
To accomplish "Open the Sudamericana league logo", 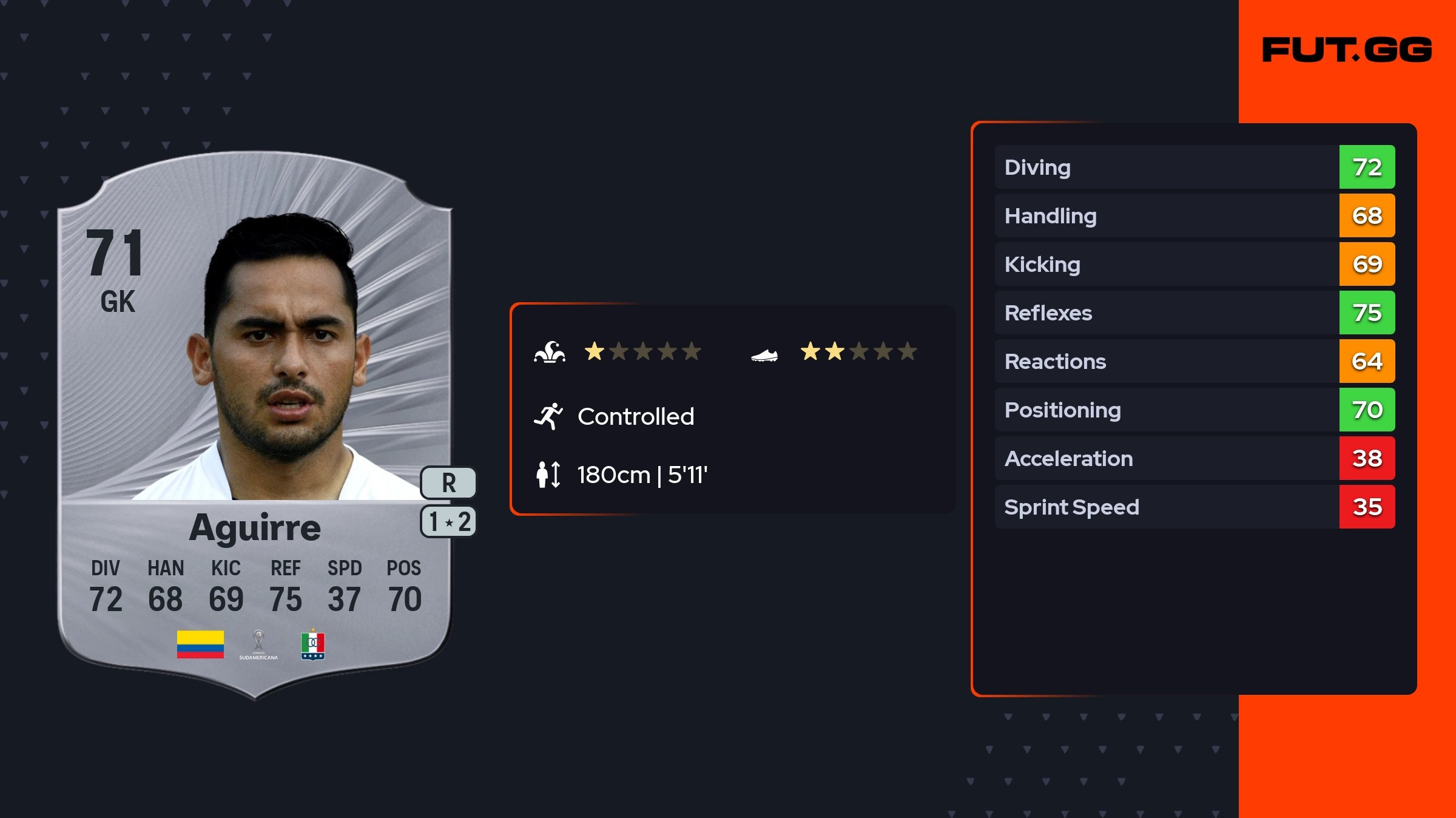I will [258, 644].
